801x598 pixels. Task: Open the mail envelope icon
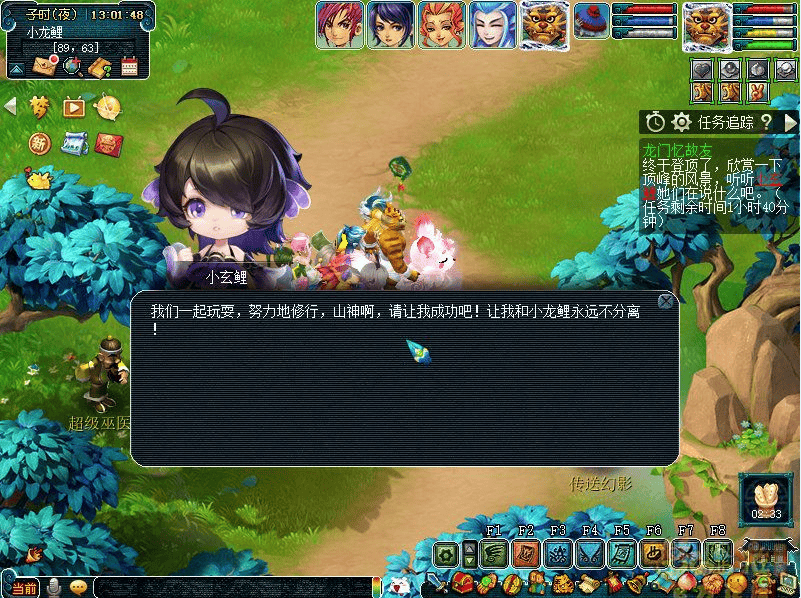pyautogui.click(x=44, y=66)
